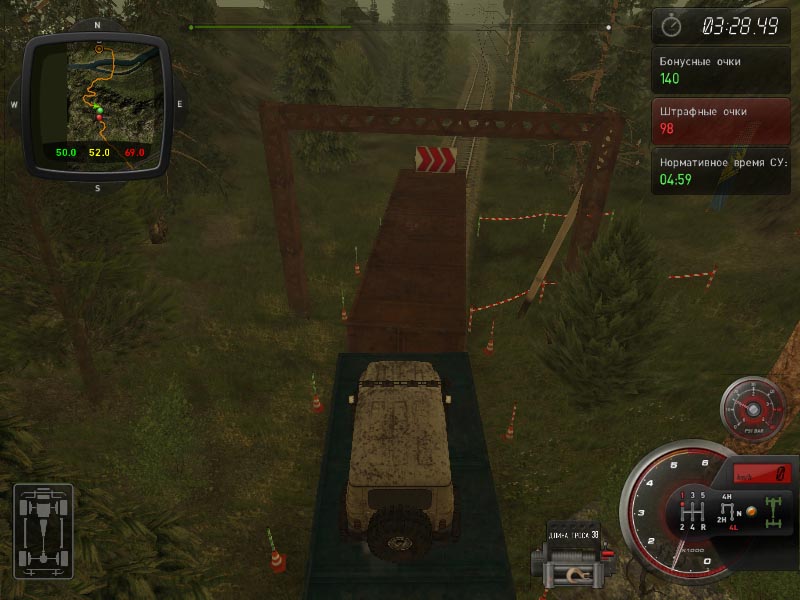
Task: Select the tire pressure gauge
Action: 753,410
